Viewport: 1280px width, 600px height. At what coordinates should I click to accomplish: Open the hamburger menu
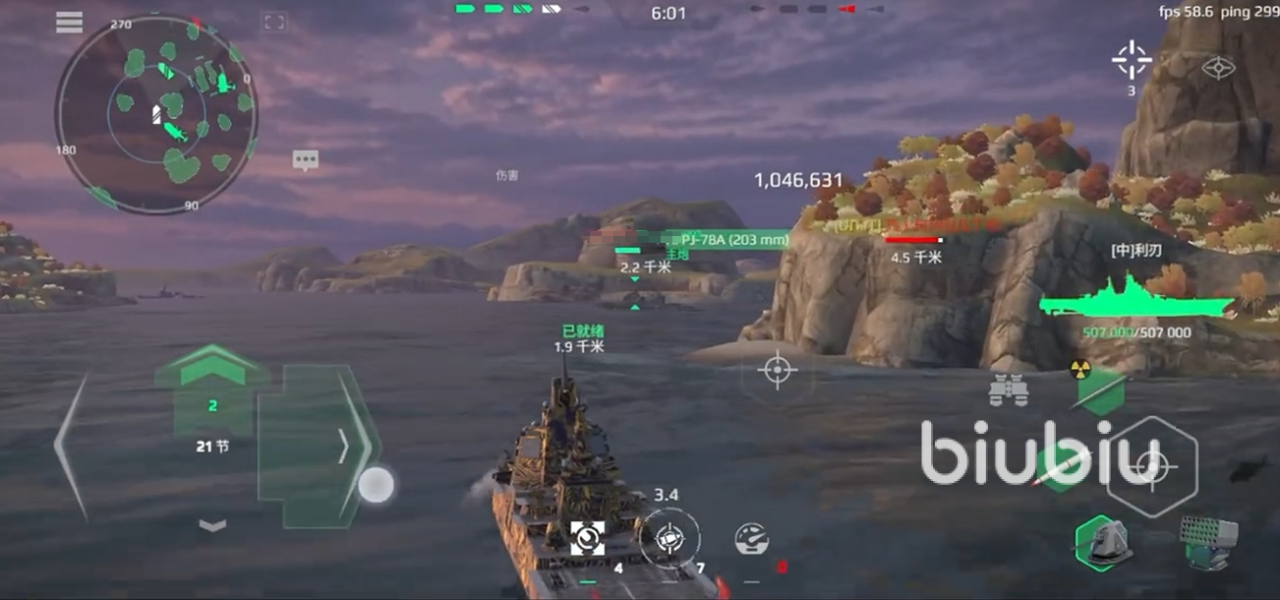pos(69,22)
